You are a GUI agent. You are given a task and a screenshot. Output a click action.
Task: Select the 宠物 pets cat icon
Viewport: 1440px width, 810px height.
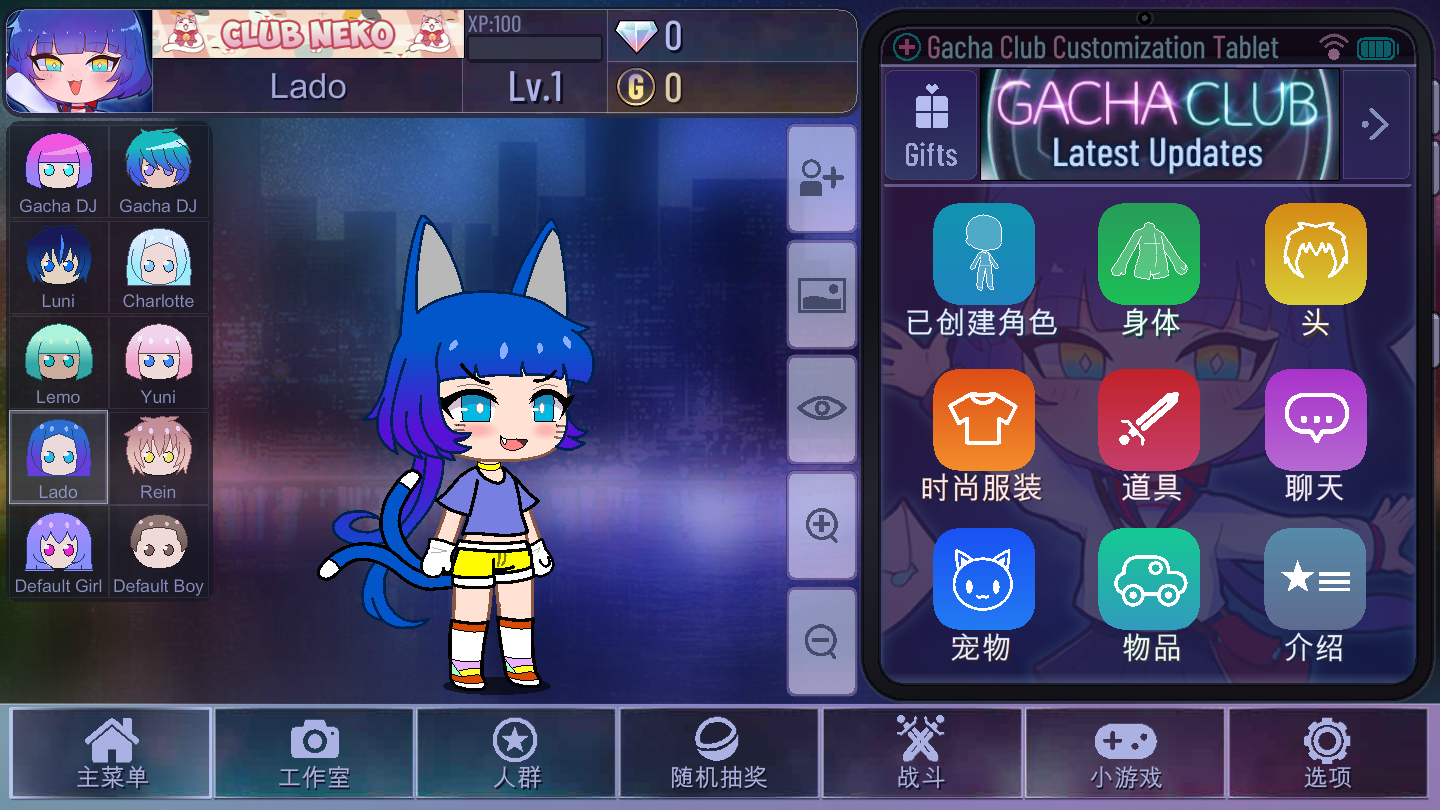[x=983, y=578]
